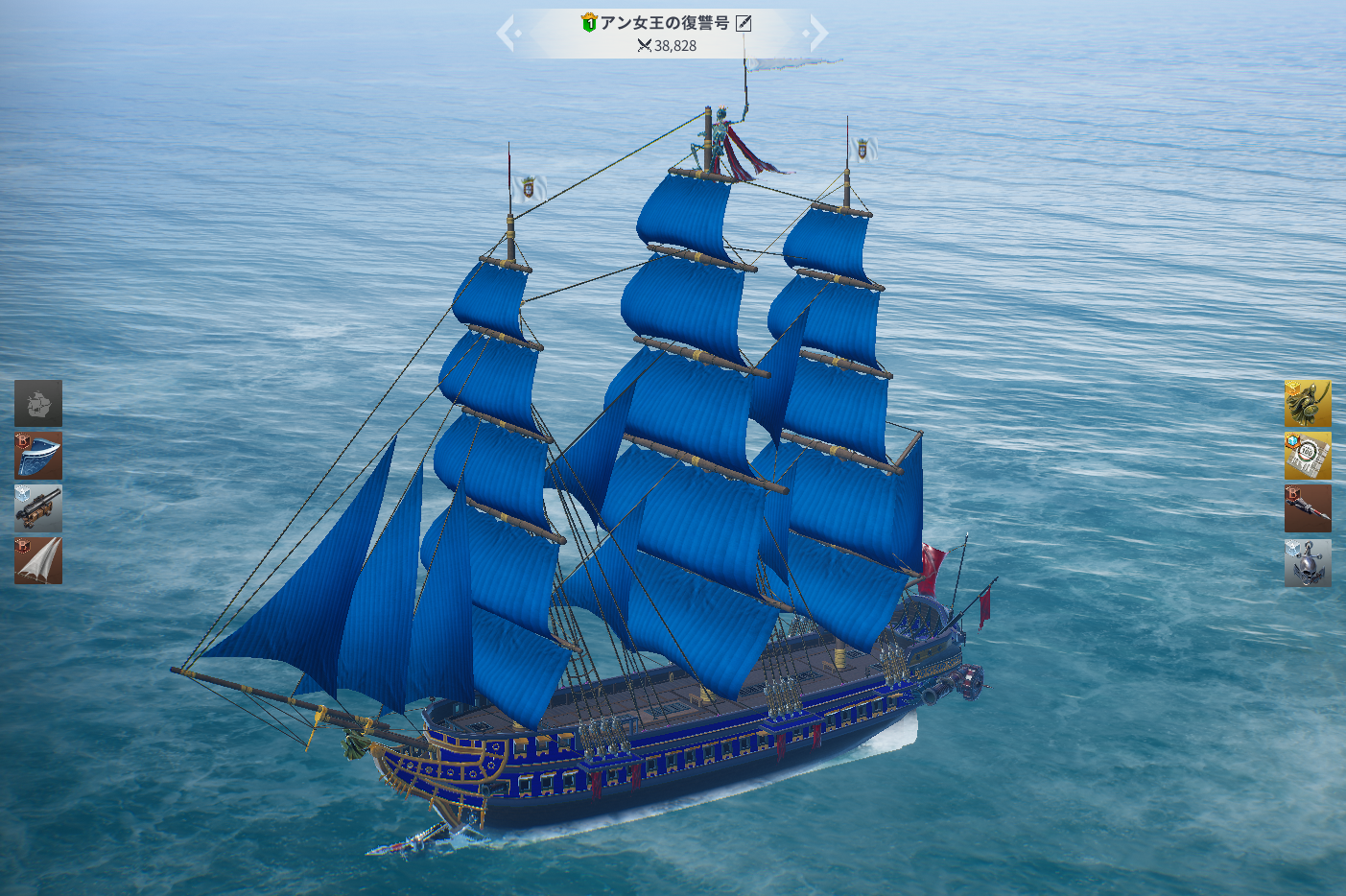The height and width of the screenshot is (896, 1346).
Task: Switch to the next ship with right arrow
Action: (816, 35)
